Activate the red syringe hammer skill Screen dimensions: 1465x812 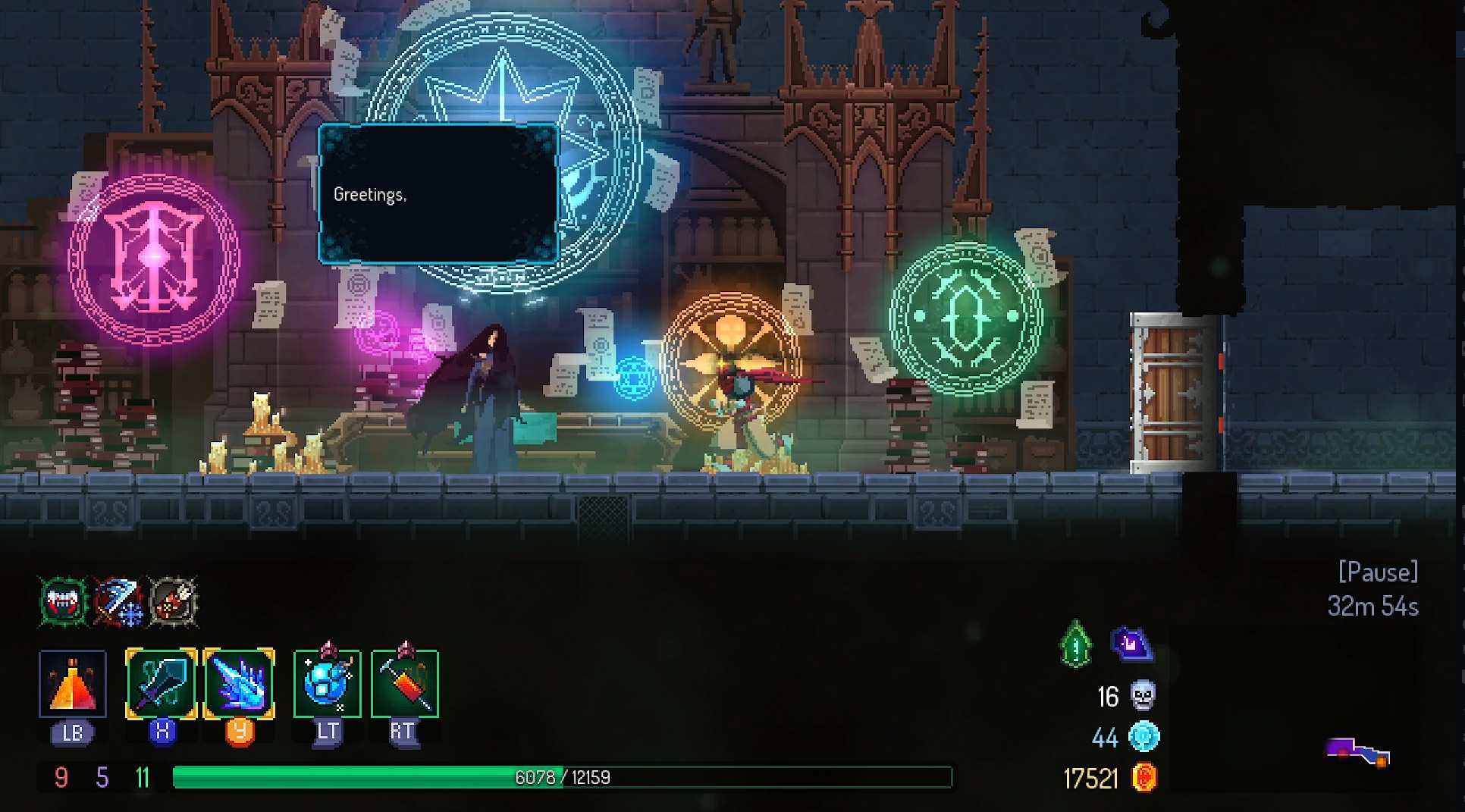pyautogui.click(x=405, y=684)
